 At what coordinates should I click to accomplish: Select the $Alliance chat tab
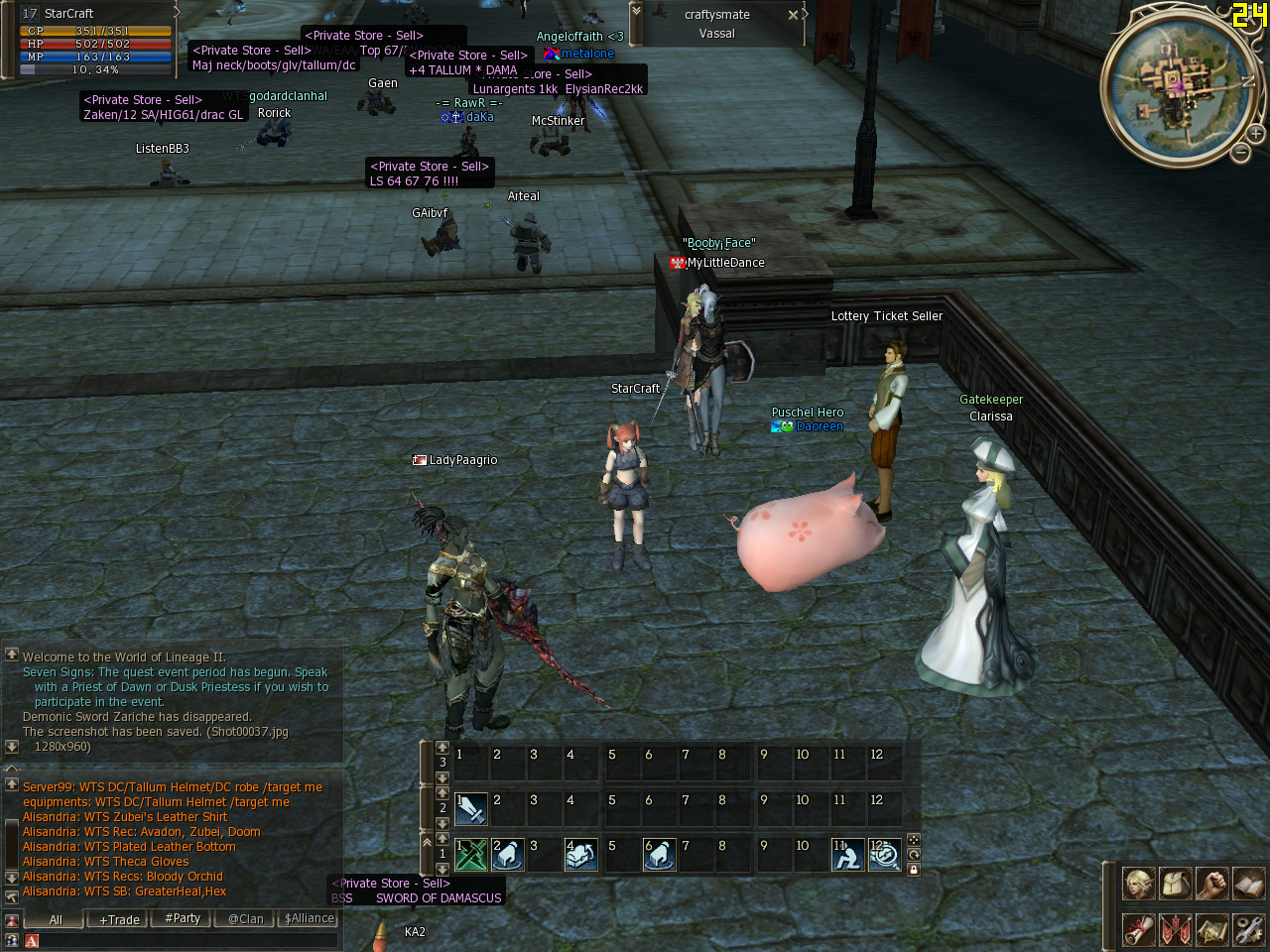tap(309, 919)
